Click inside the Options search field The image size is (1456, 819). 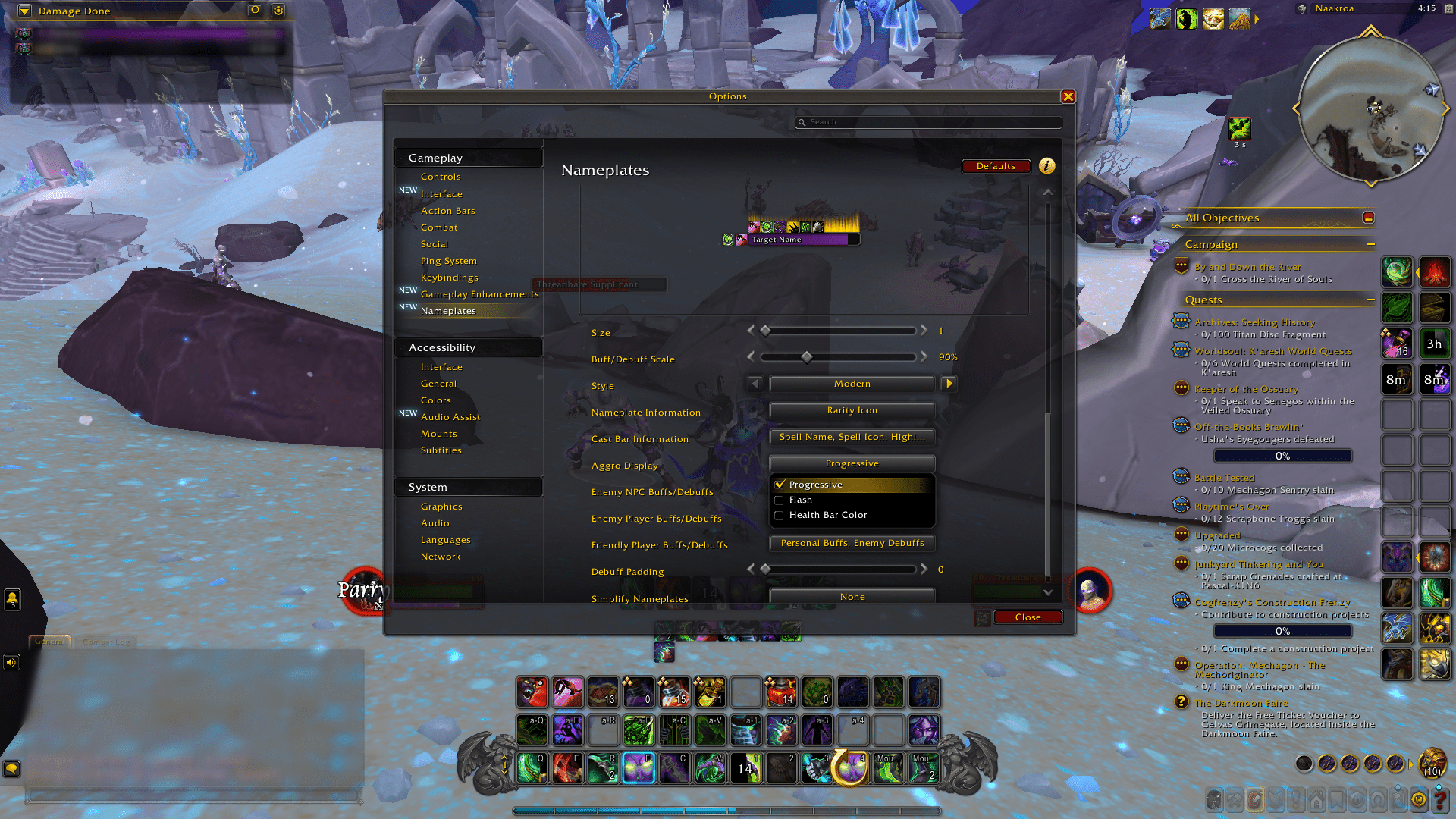tap(927, 121)
